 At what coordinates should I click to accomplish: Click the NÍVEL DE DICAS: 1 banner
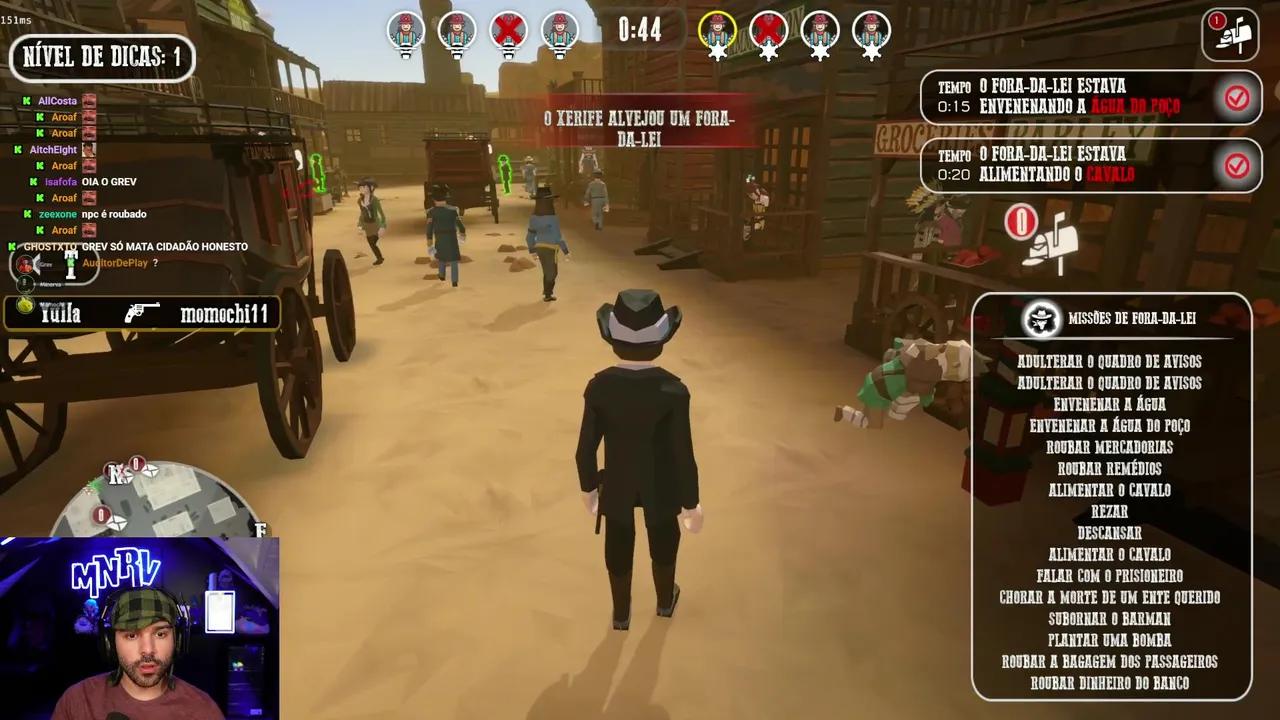(101, 57)
